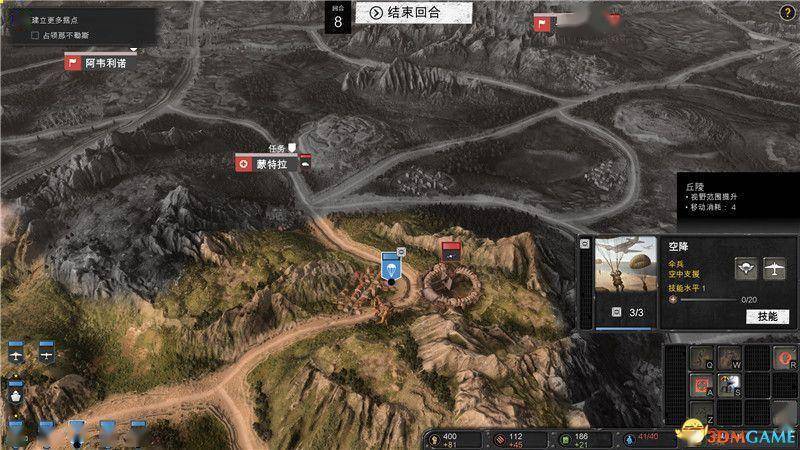Activate the S ability slot
The height and width of the screenshot is (450, 800).
(729, 386)
